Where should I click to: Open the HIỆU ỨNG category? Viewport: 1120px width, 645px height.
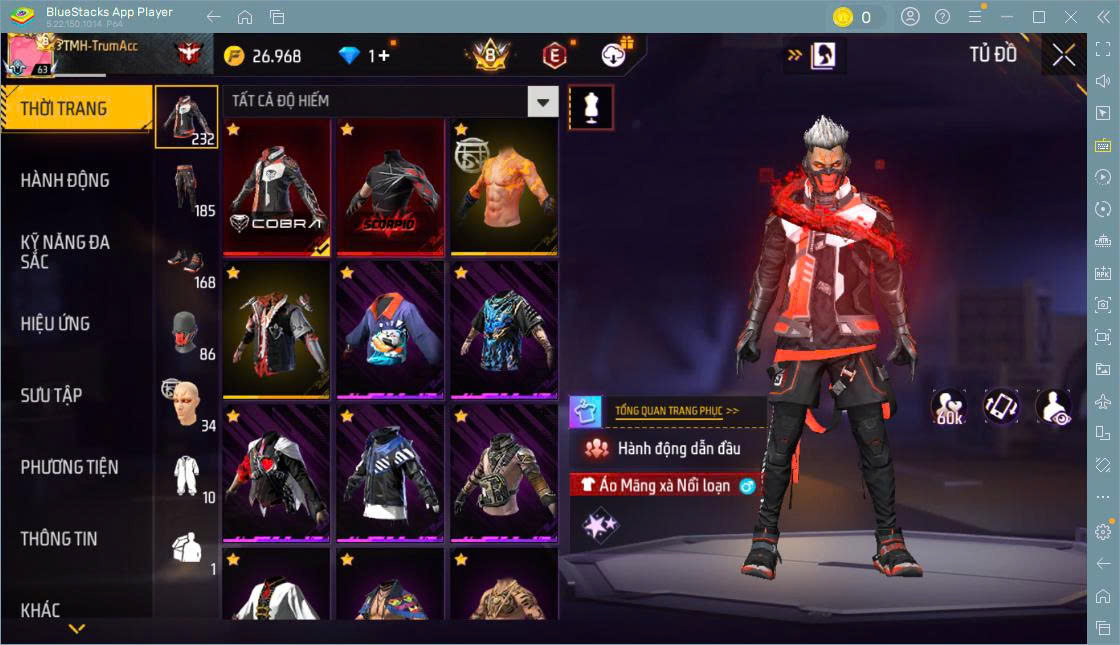click(56, 324)
